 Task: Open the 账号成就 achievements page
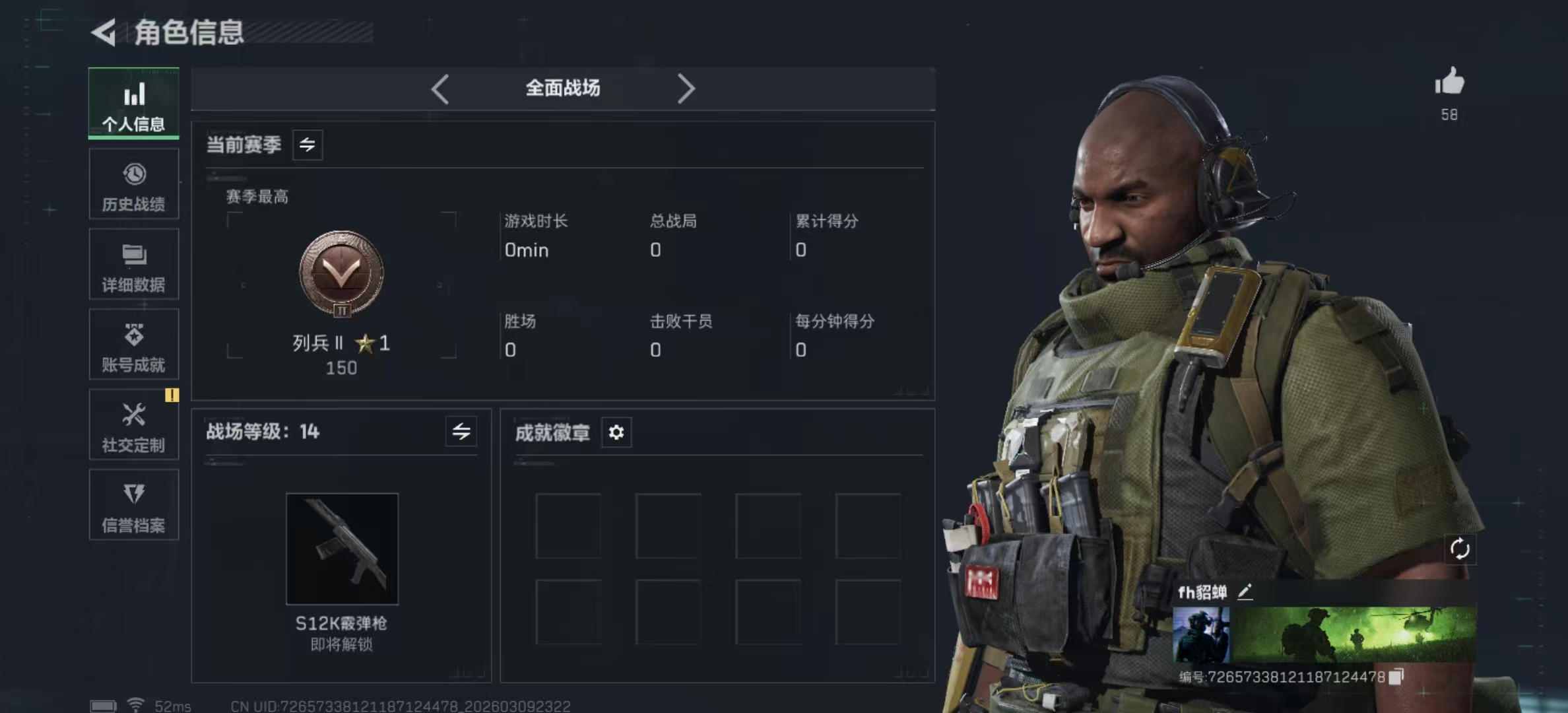pos(134,345)
